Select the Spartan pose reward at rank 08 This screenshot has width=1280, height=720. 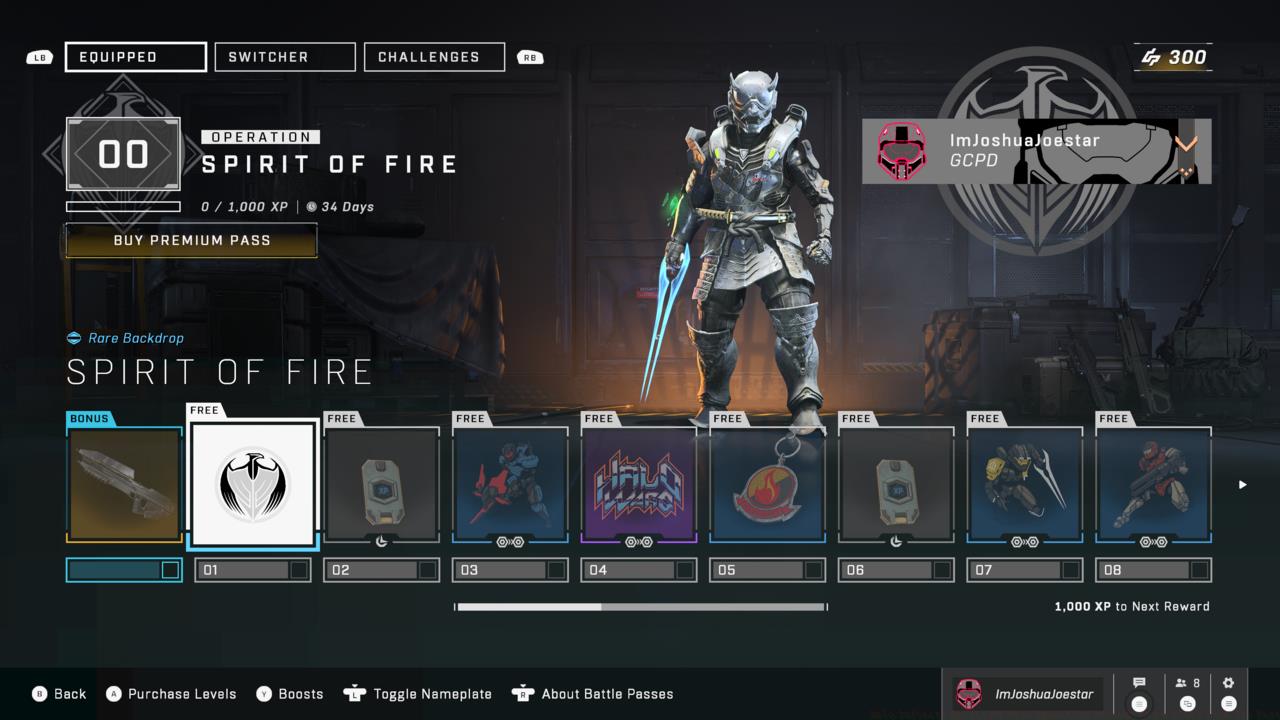coord(1153,484)
